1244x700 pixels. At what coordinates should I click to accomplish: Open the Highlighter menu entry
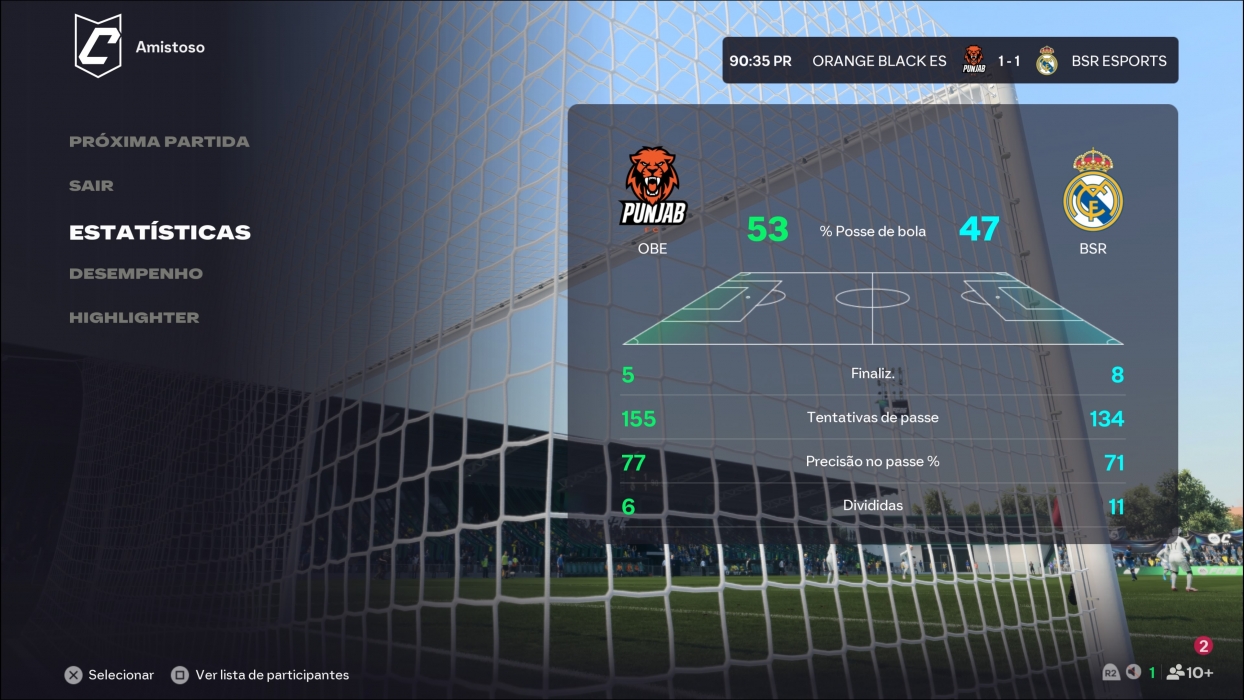(x=134, y=318)
